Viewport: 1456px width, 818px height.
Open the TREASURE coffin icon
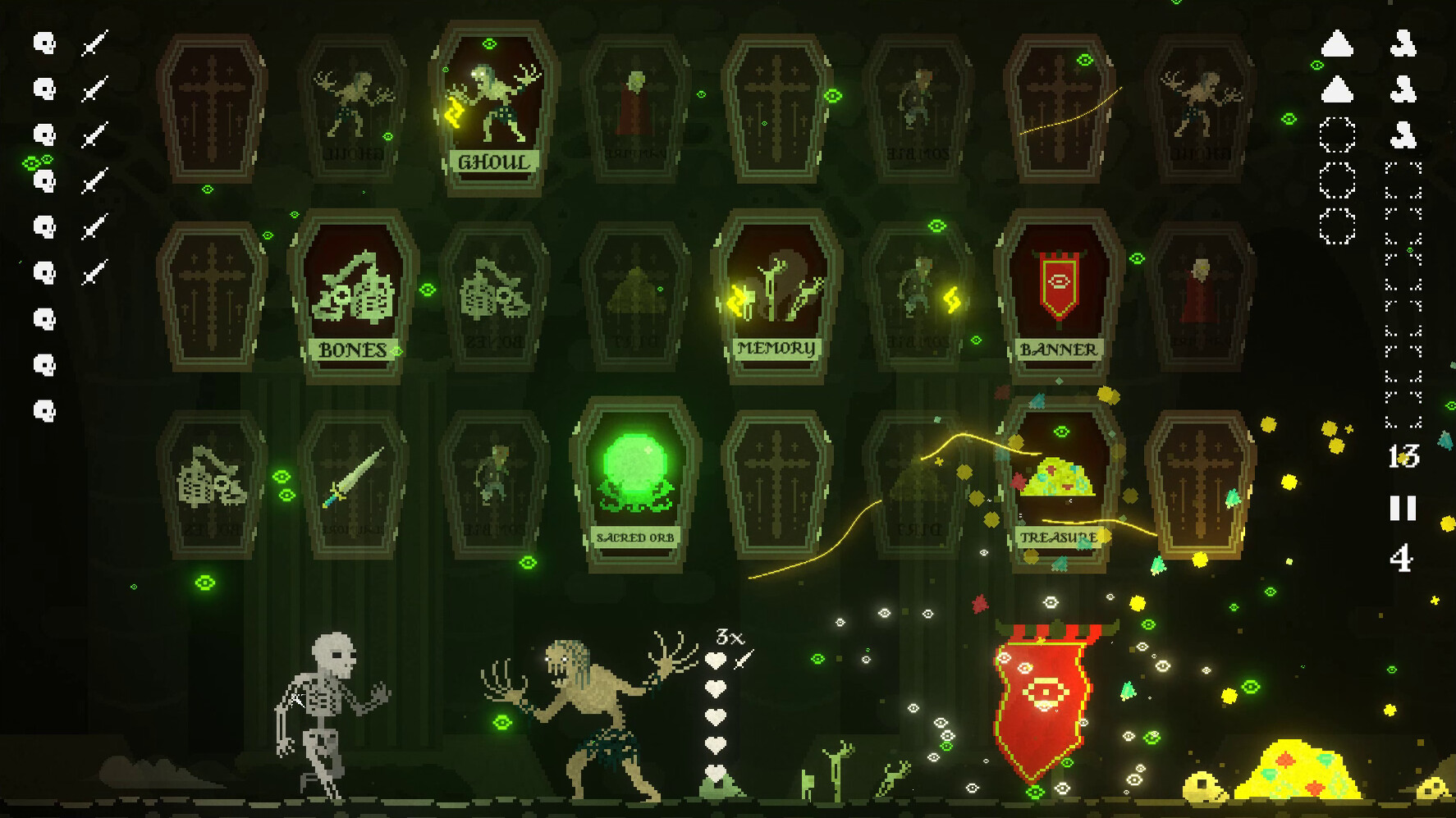pyautogui.click(x=1059, y=484)
